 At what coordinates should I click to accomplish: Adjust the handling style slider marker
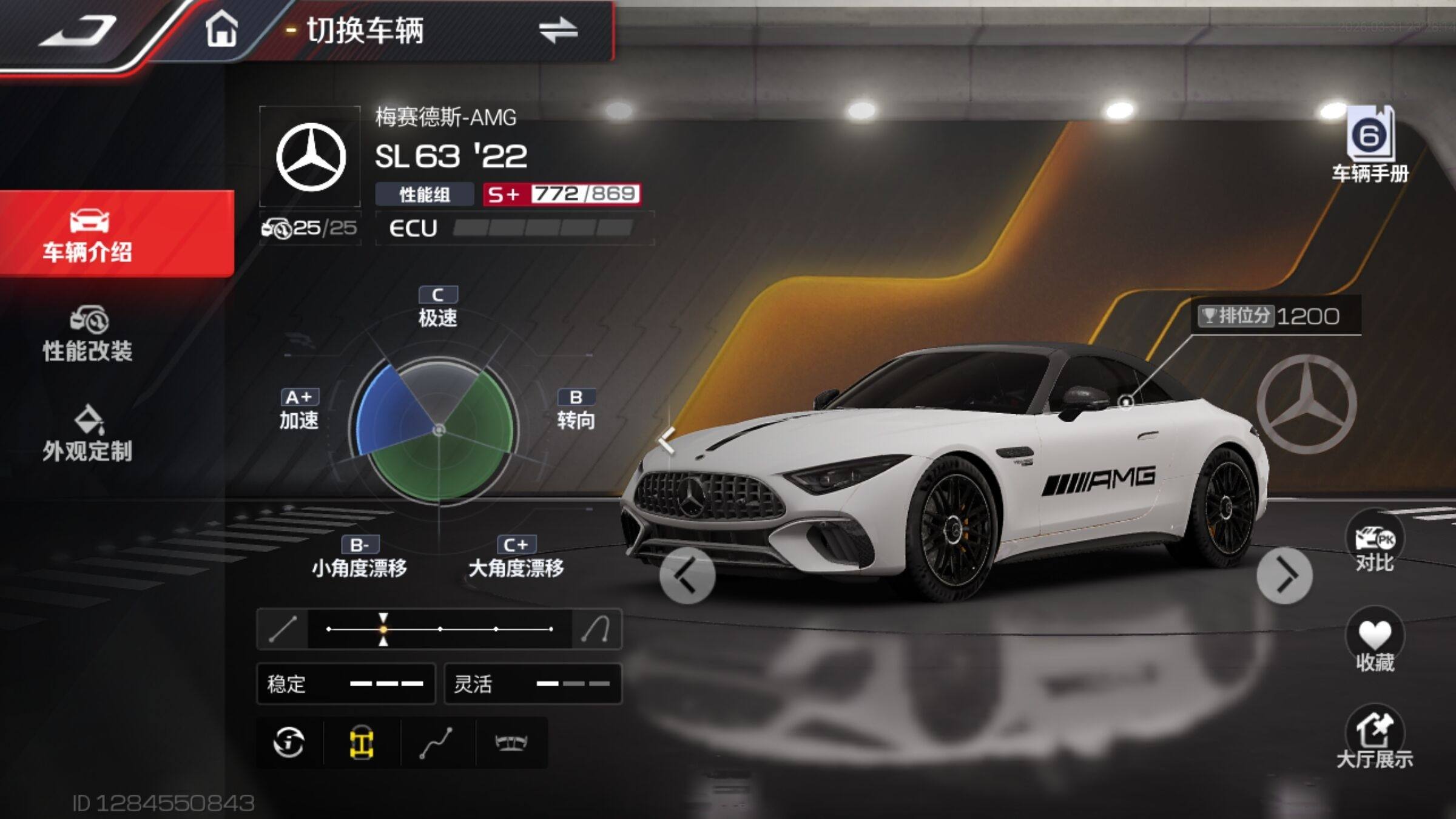point(383,629)
